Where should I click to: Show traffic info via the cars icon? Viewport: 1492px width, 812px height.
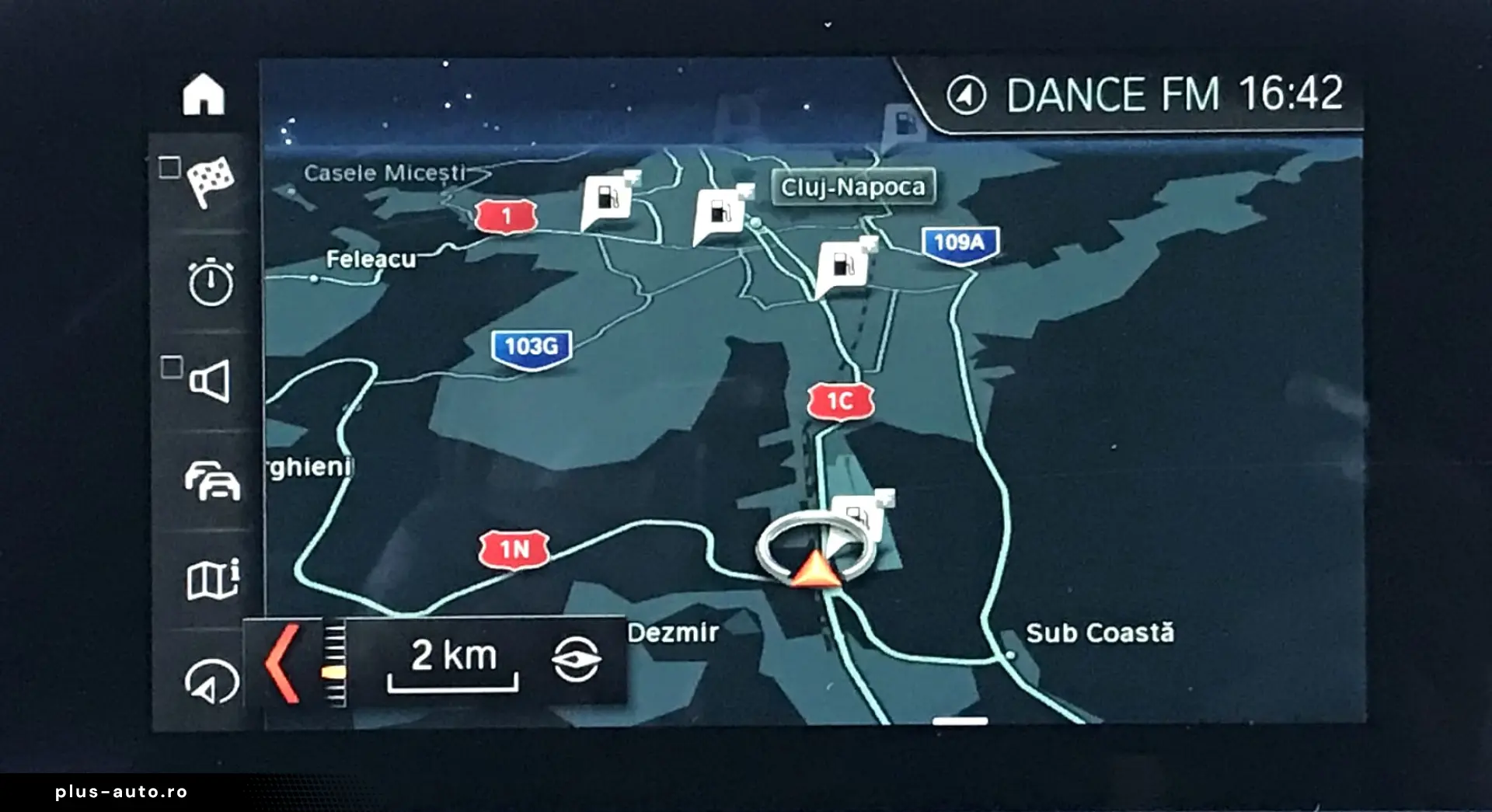pyautogui.click(x=211, y=480)
